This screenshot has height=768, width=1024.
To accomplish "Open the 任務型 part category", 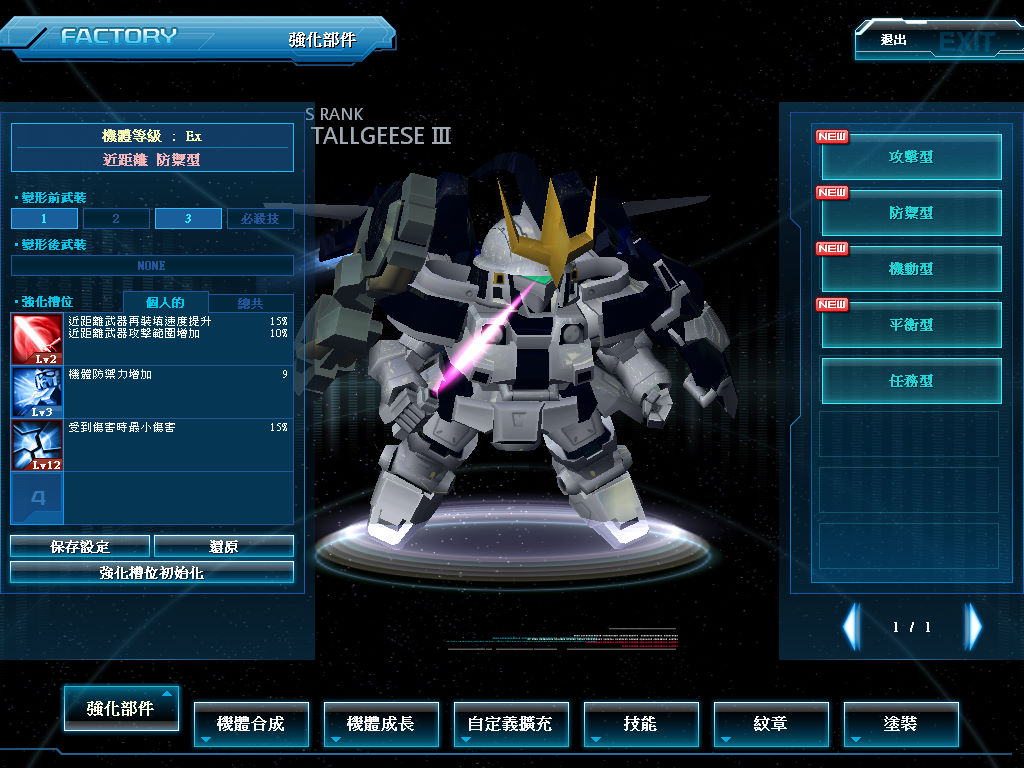I will click(x=911, y=381).
